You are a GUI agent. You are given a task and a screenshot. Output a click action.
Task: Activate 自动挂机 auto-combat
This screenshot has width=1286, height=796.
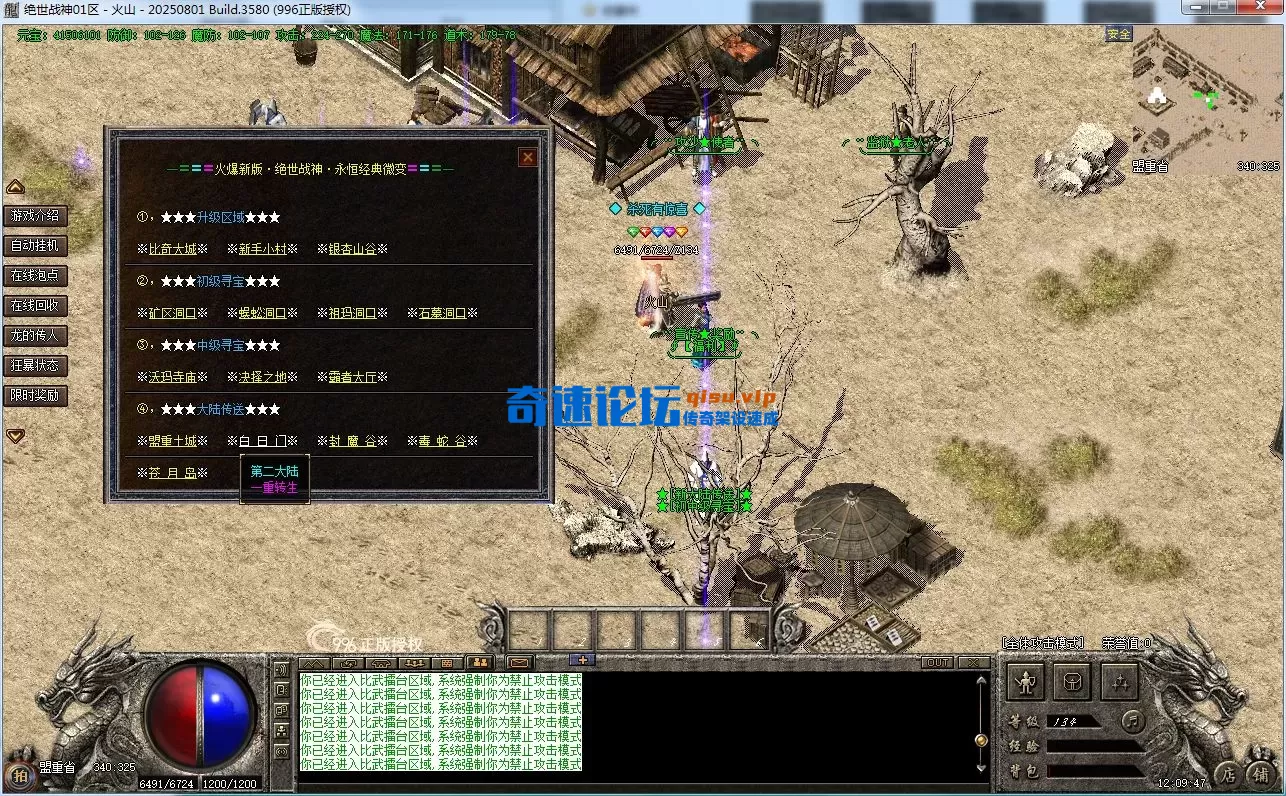pyautogui.click(x=35, y=245)
